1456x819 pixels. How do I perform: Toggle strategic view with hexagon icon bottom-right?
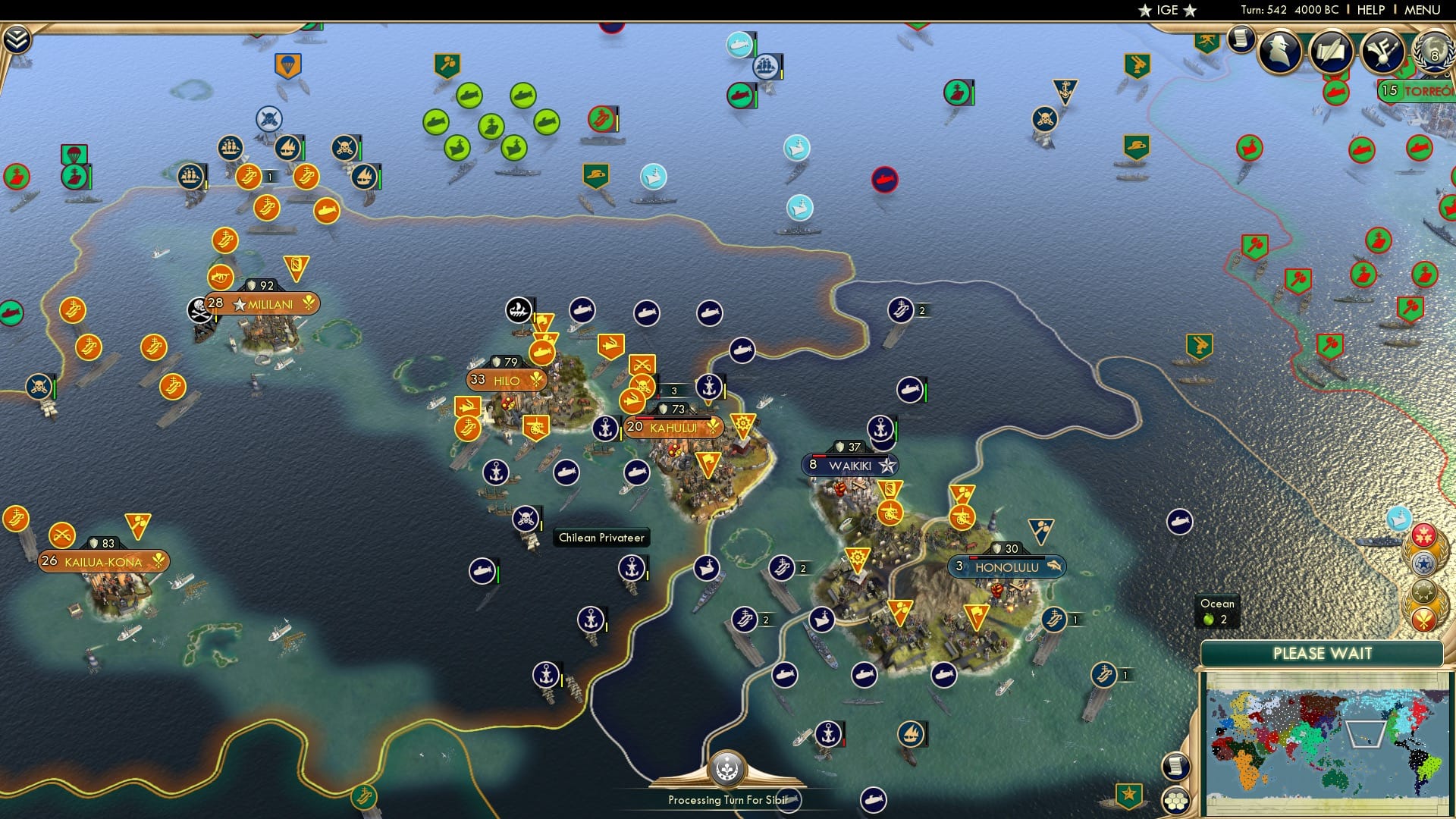pos(1176,801)
